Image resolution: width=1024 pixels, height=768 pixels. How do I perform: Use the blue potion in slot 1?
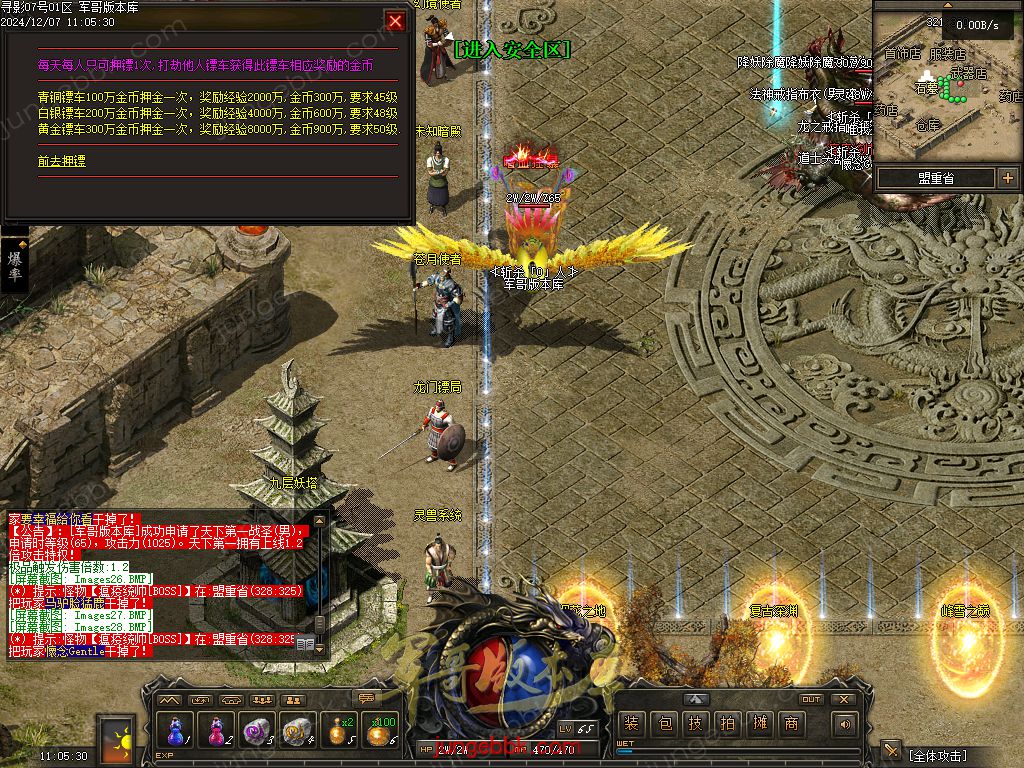coord(175,729)
